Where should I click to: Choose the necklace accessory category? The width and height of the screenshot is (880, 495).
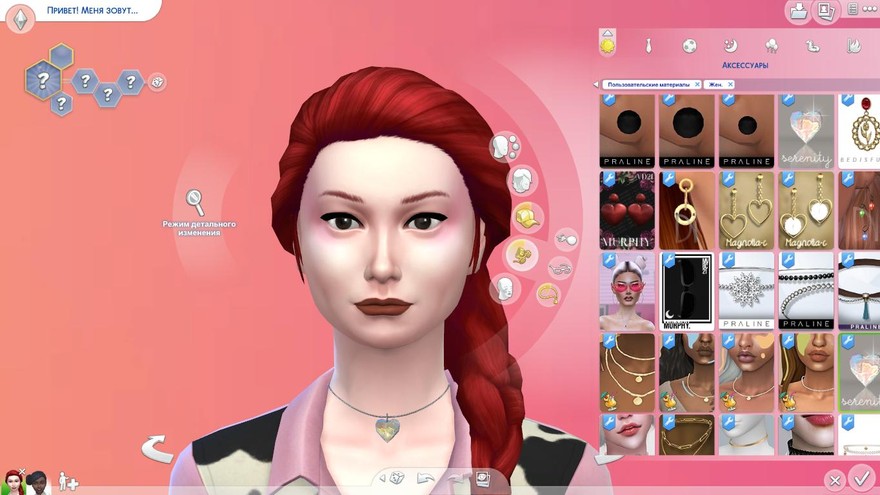click(548, 294)
